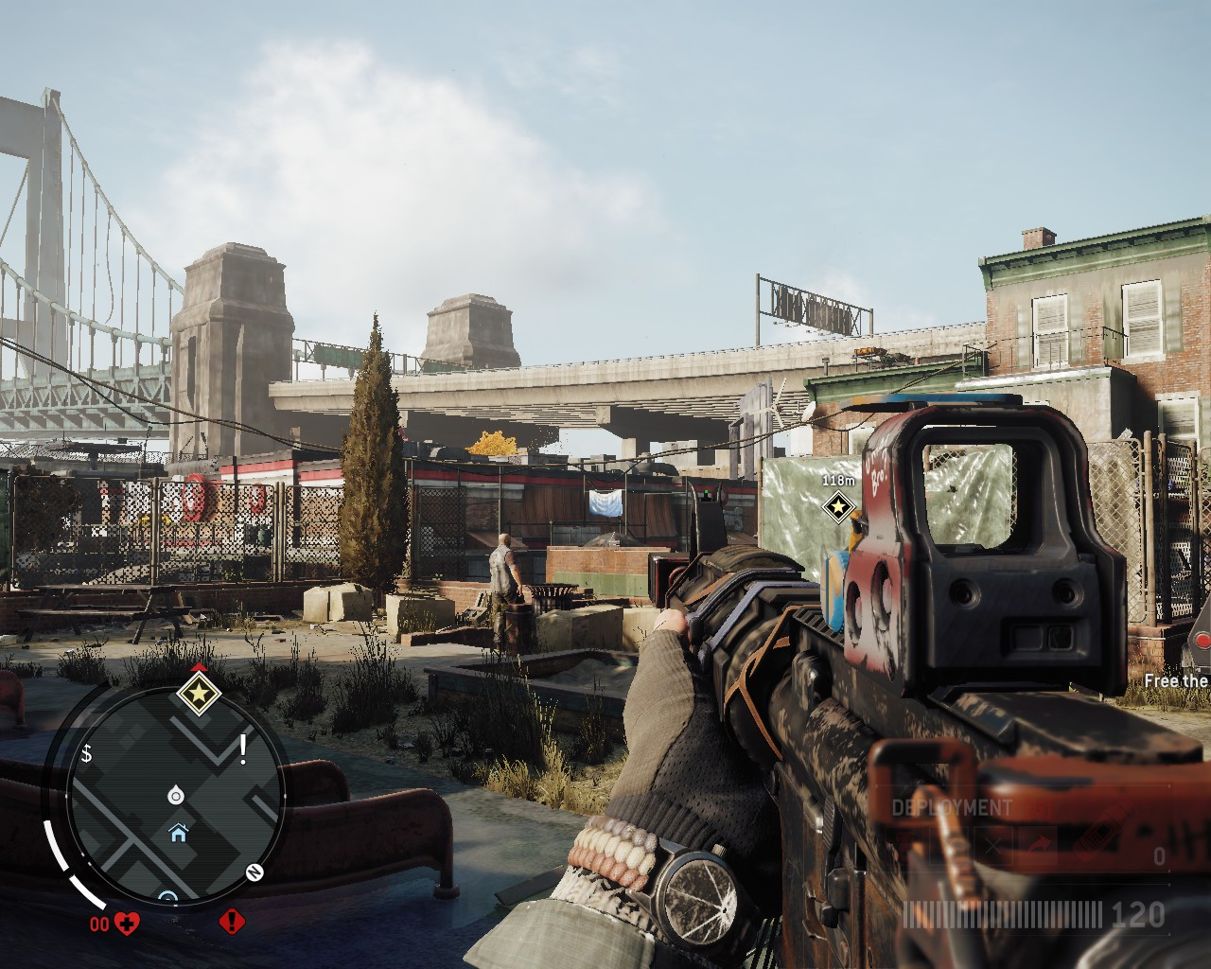
Task: Click the dollar sign marker on the minimap
Action: coord(86,754)
